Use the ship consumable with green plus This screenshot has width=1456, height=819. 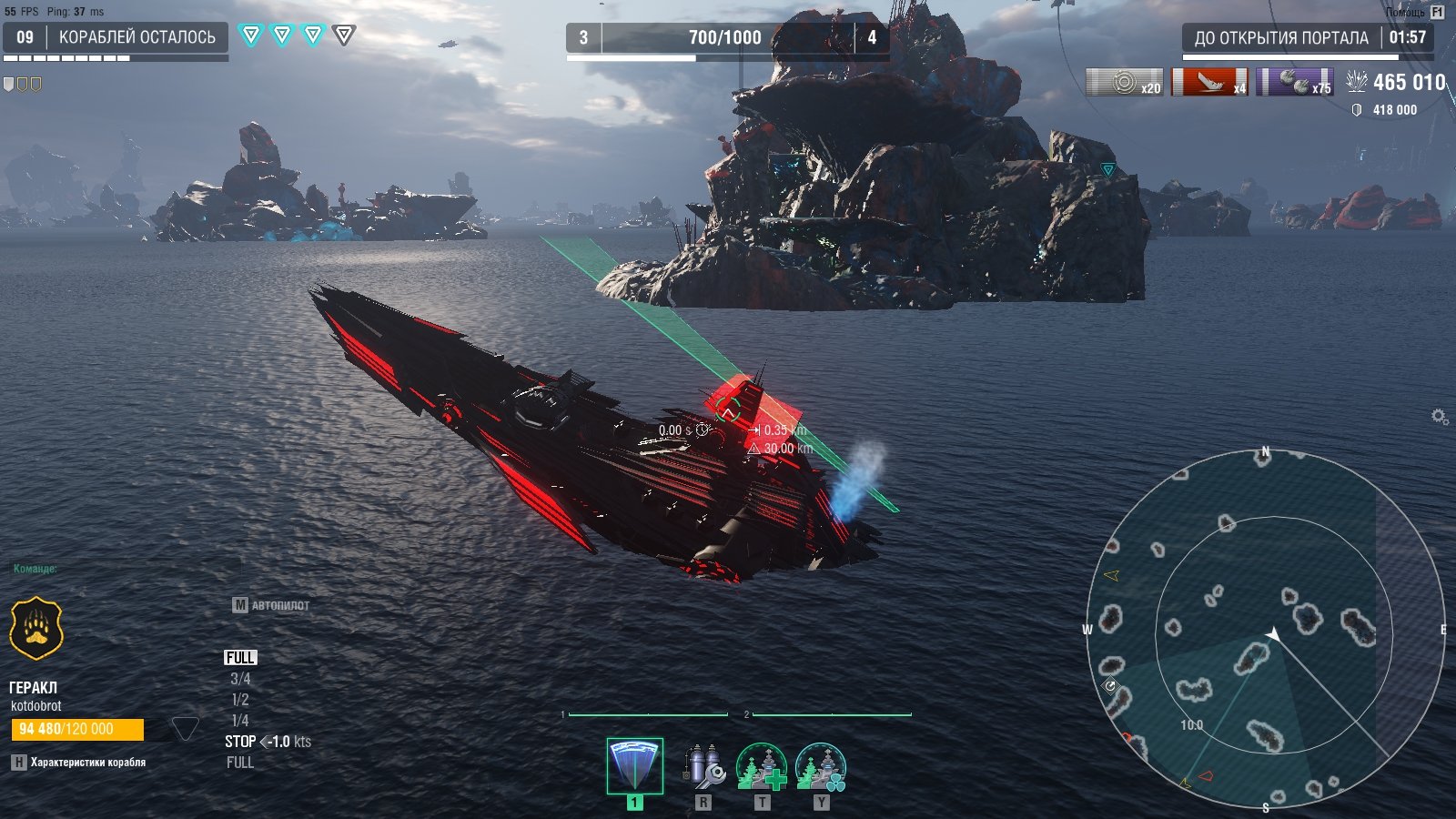click(762, 766)
